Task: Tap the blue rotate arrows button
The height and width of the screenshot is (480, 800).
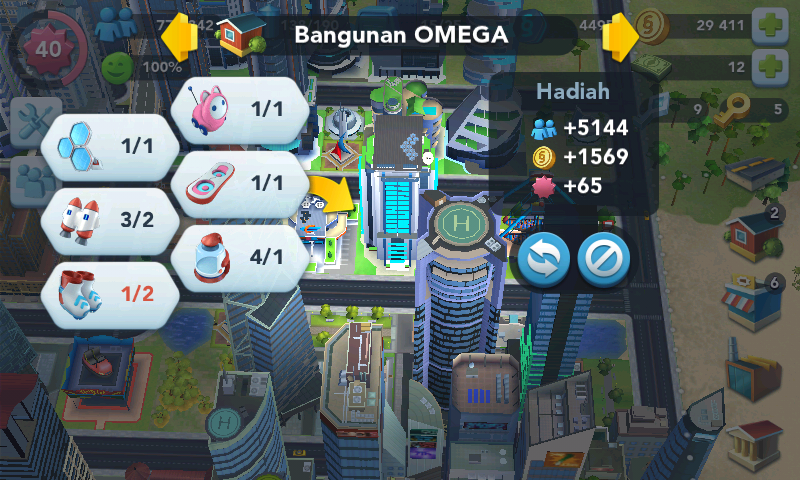Action: 541,260
